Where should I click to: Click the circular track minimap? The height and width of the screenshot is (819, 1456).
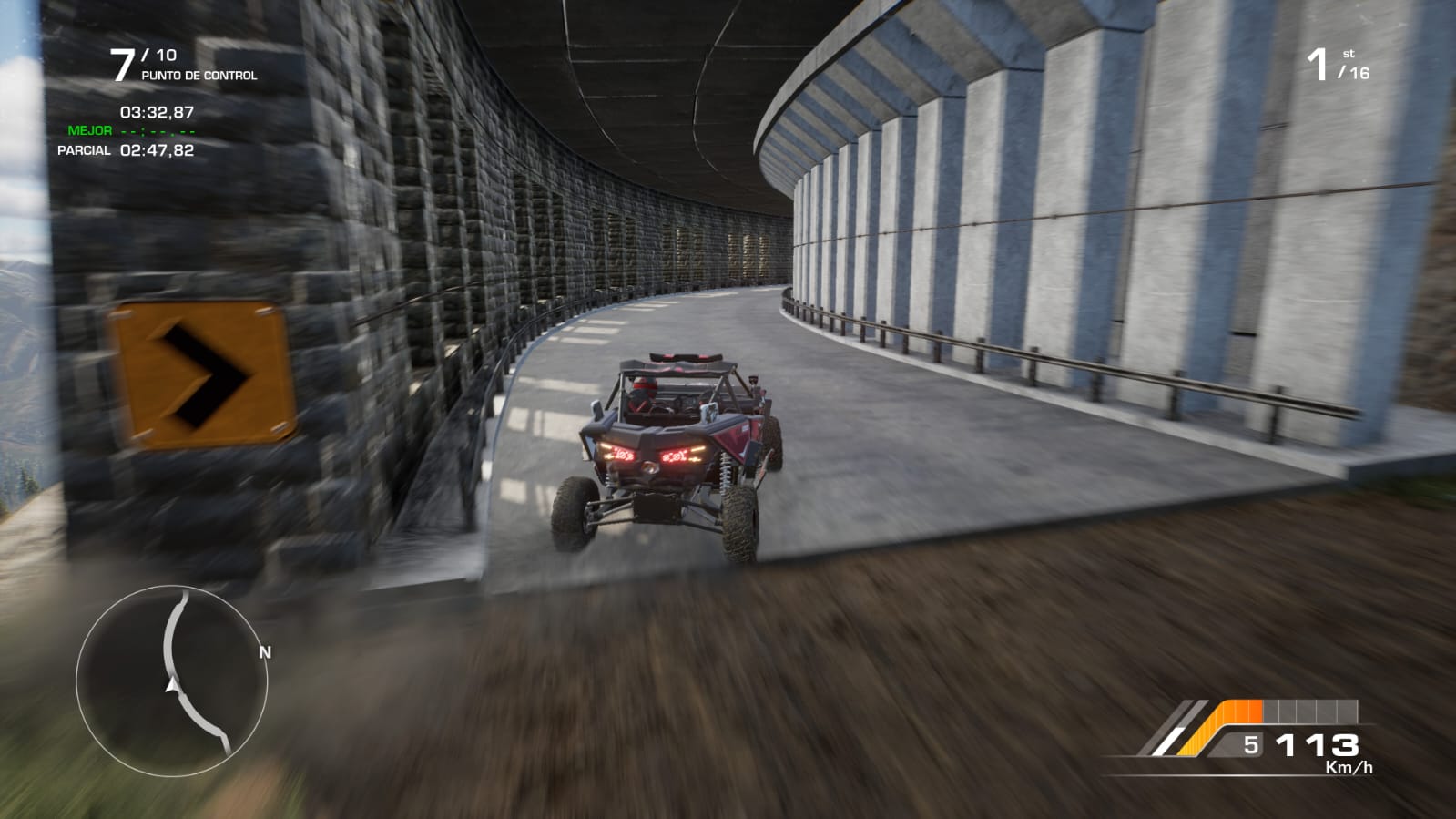point(172,680)
